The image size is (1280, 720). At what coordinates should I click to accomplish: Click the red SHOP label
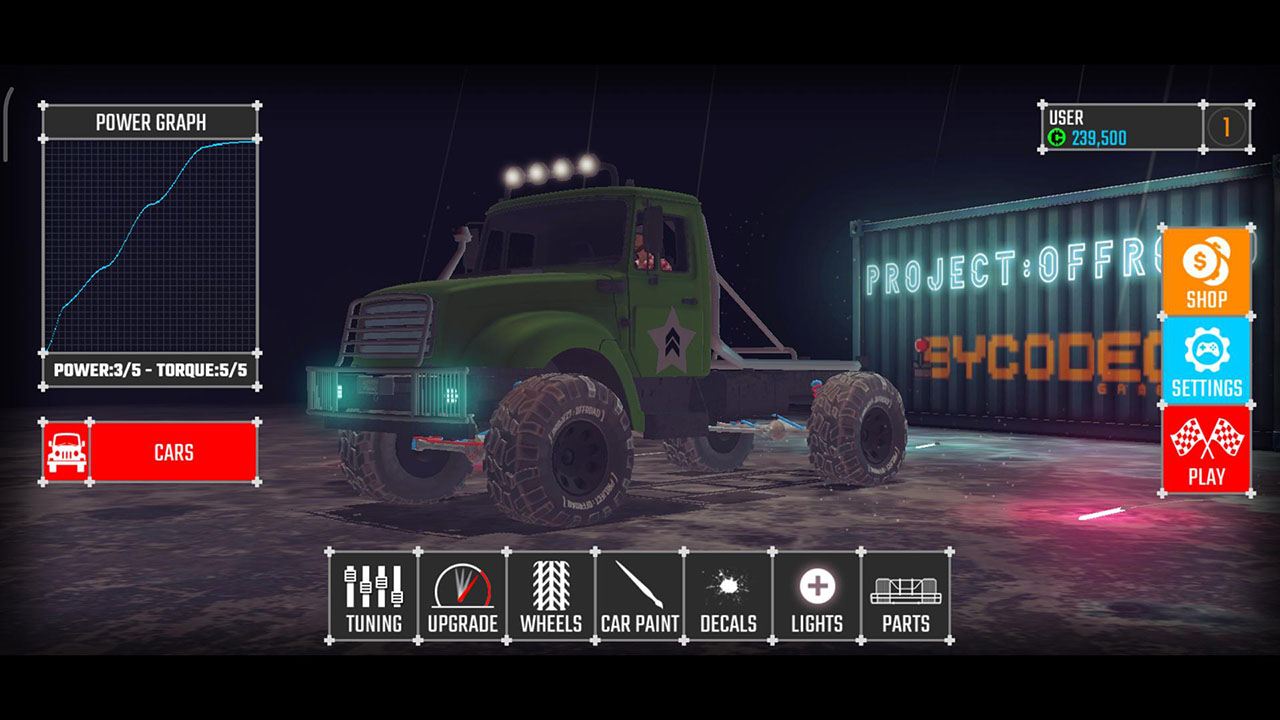pos(1206,298)
